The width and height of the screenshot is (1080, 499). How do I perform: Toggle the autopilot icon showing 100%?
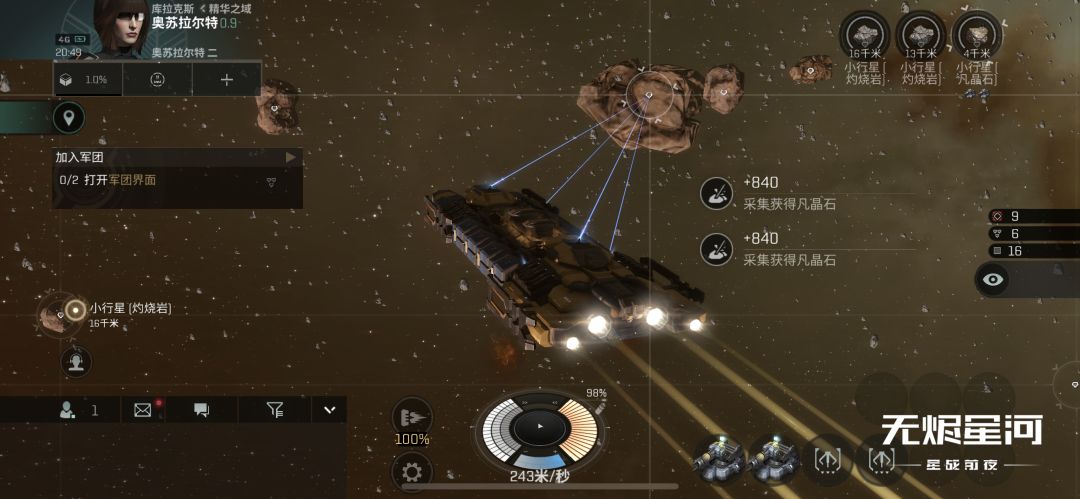point(411,420)
